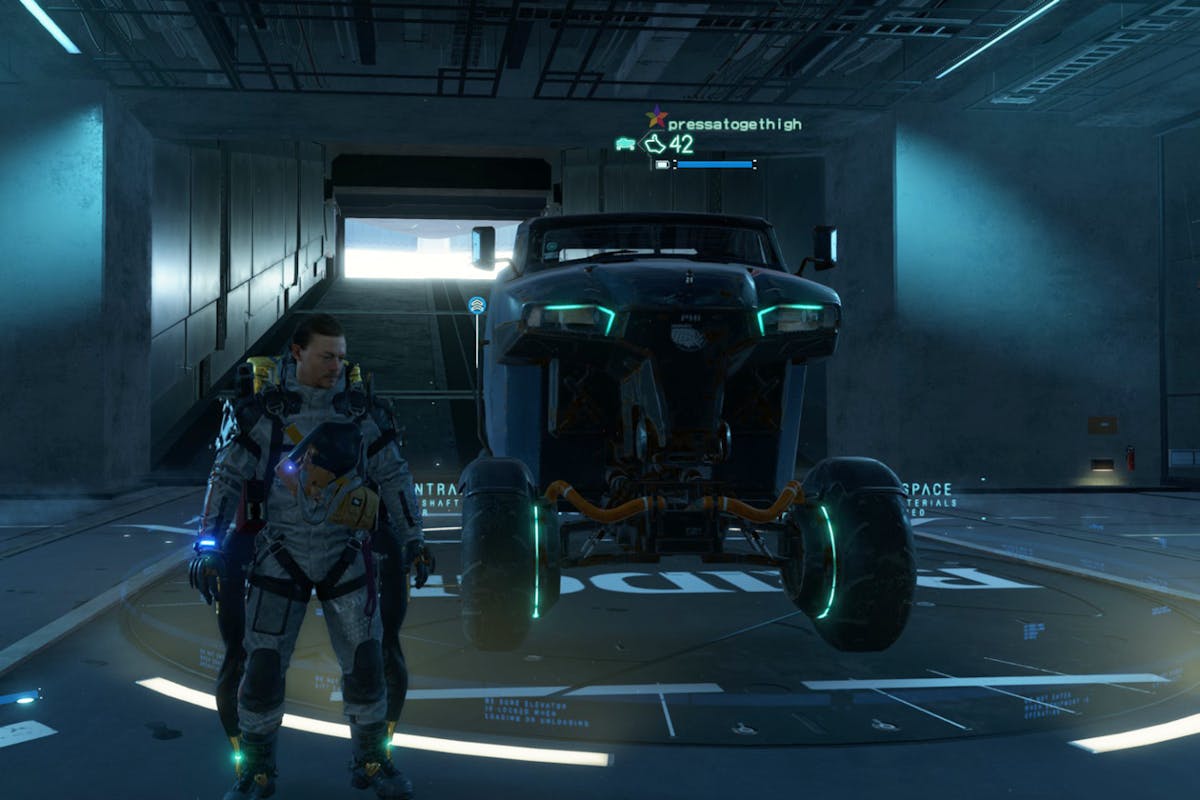Click the thumbs-up likes icon
1200x800 pixels.
(655, 144)
